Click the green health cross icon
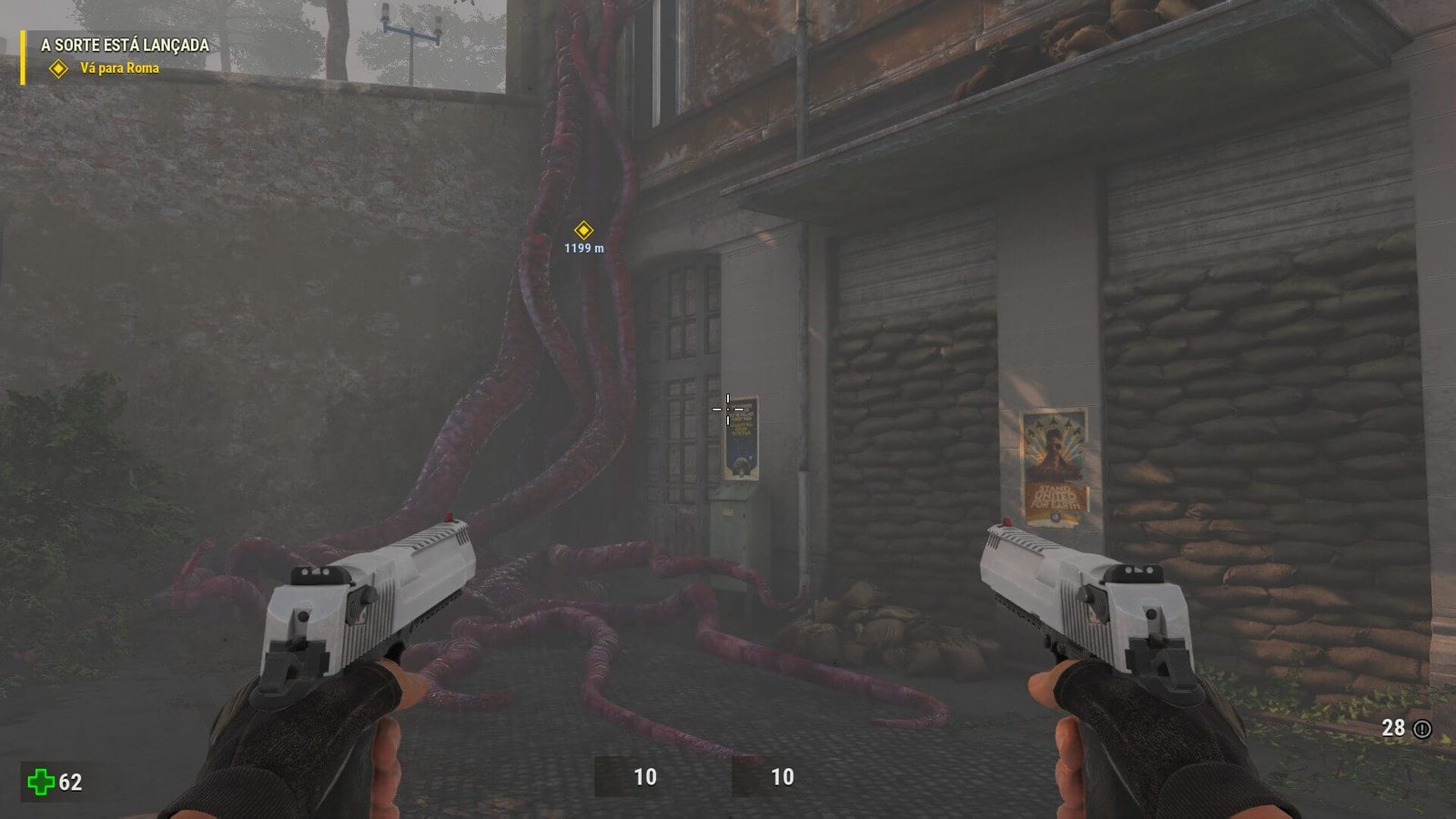Image resolution: width=1456 pixels, height=819 pixels. tap(40, 781)
